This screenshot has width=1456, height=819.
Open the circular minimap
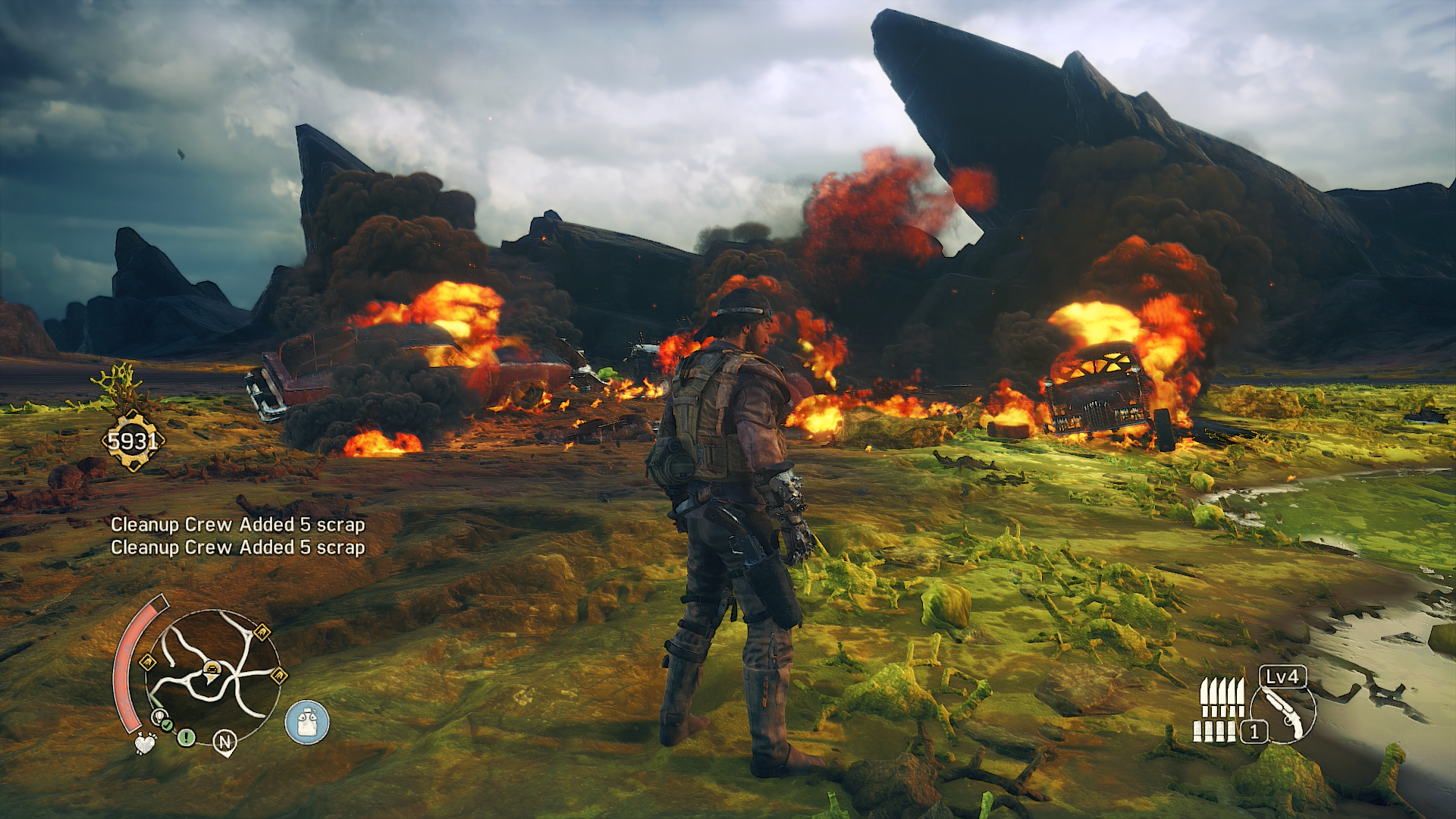click(x=213, y=676)
